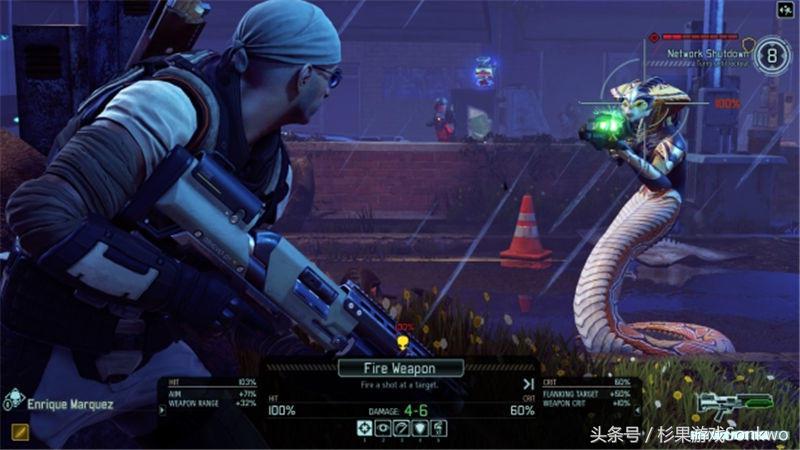
Task: Expand the hit details panel arrow
Action: pyautogui.click(x=162, y=409)
